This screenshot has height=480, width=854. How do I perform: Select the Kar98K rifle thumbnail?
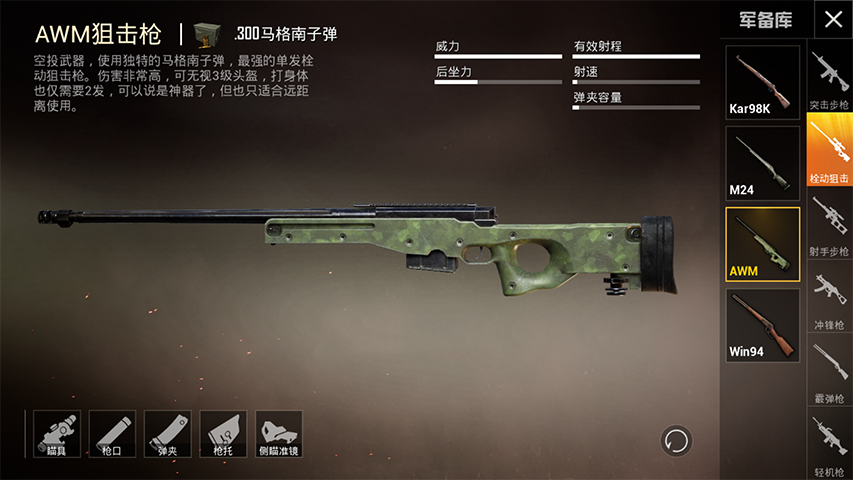763,82
